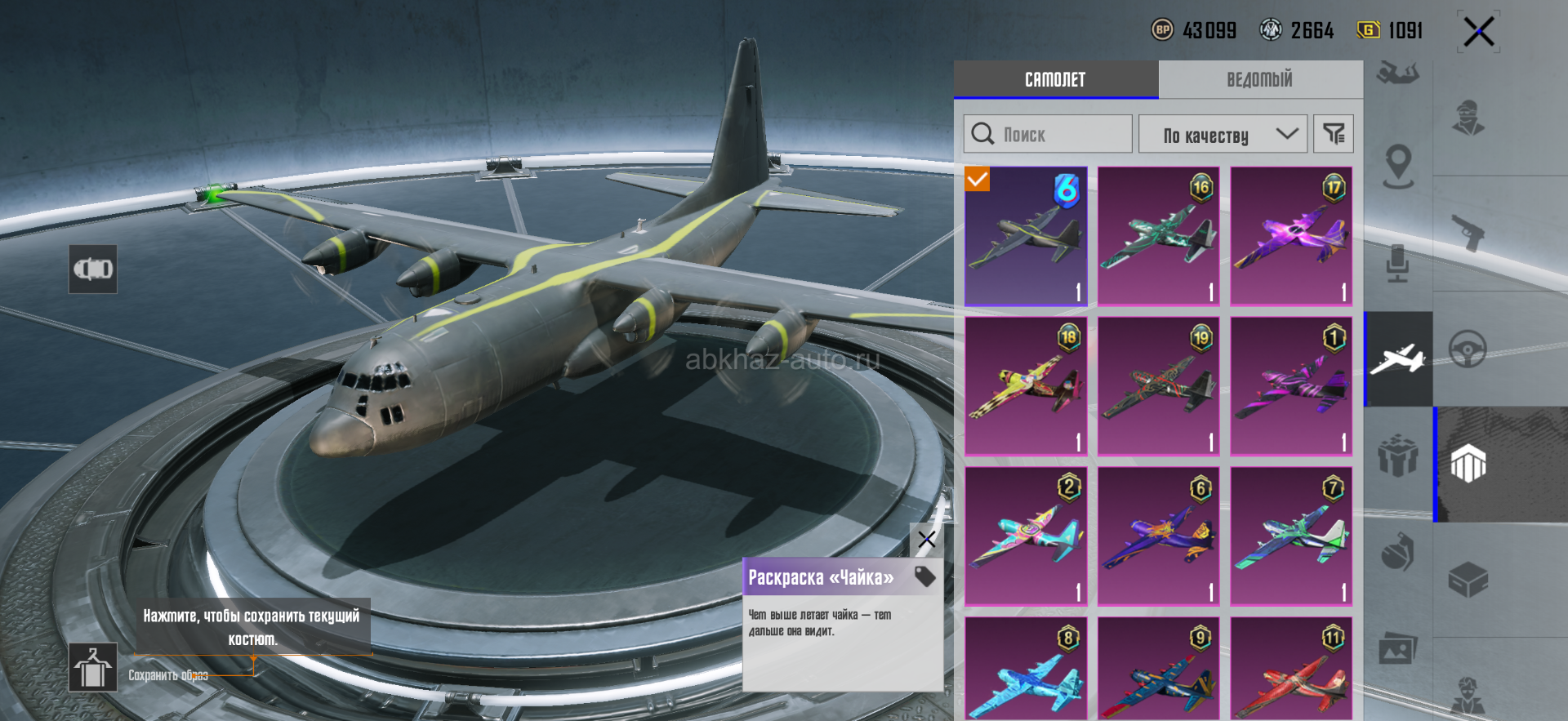Select the equipped grey plane skin with checkmark
Screen dimensions: 1568x721
(x=1026, y=237)
